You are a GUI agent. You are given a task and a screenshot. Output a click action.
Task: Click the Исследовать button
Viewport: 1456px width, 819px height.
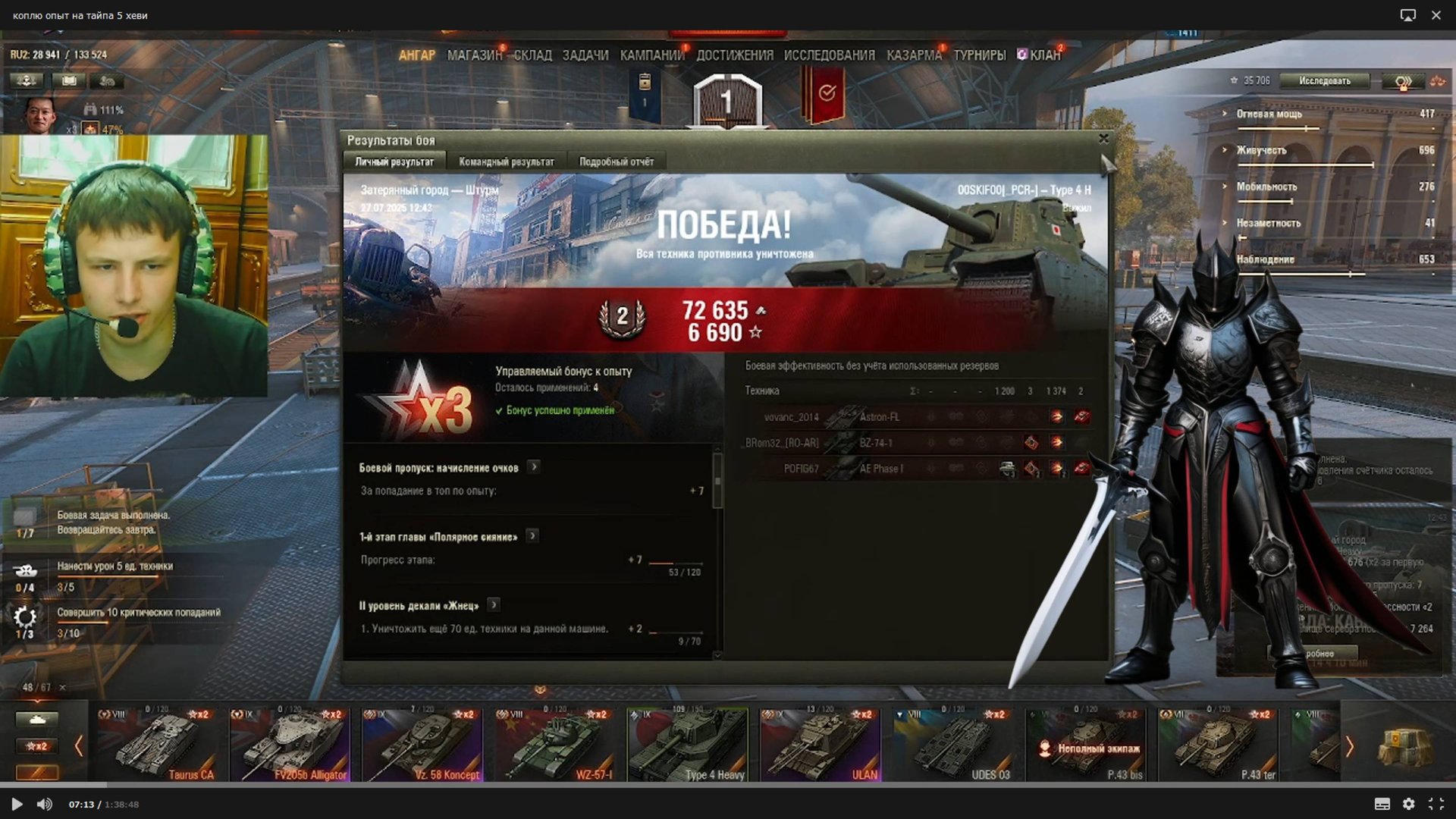[x=1324, y=81]
